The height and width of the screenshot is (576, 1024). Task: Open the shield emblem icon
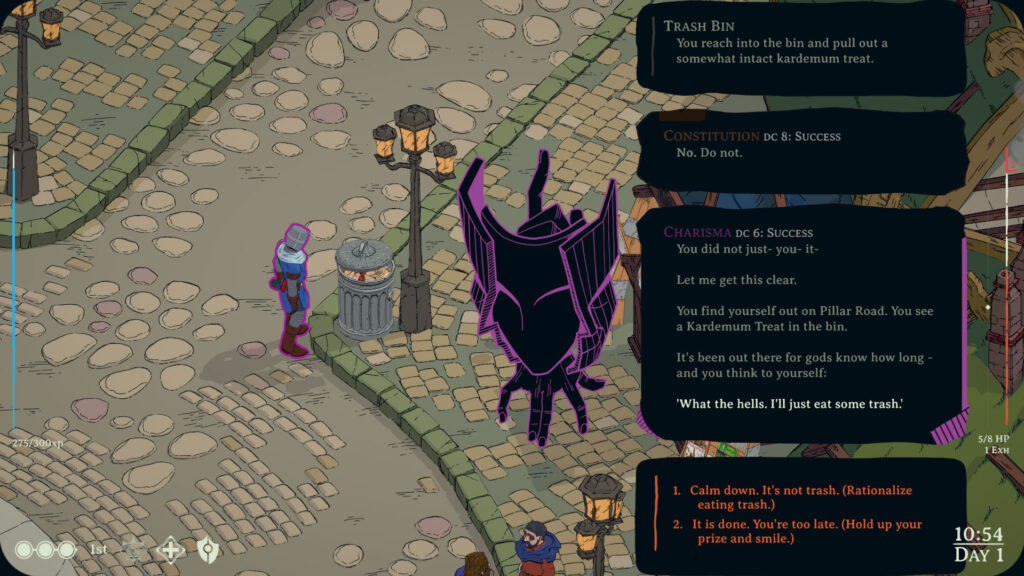pos(207,549)
